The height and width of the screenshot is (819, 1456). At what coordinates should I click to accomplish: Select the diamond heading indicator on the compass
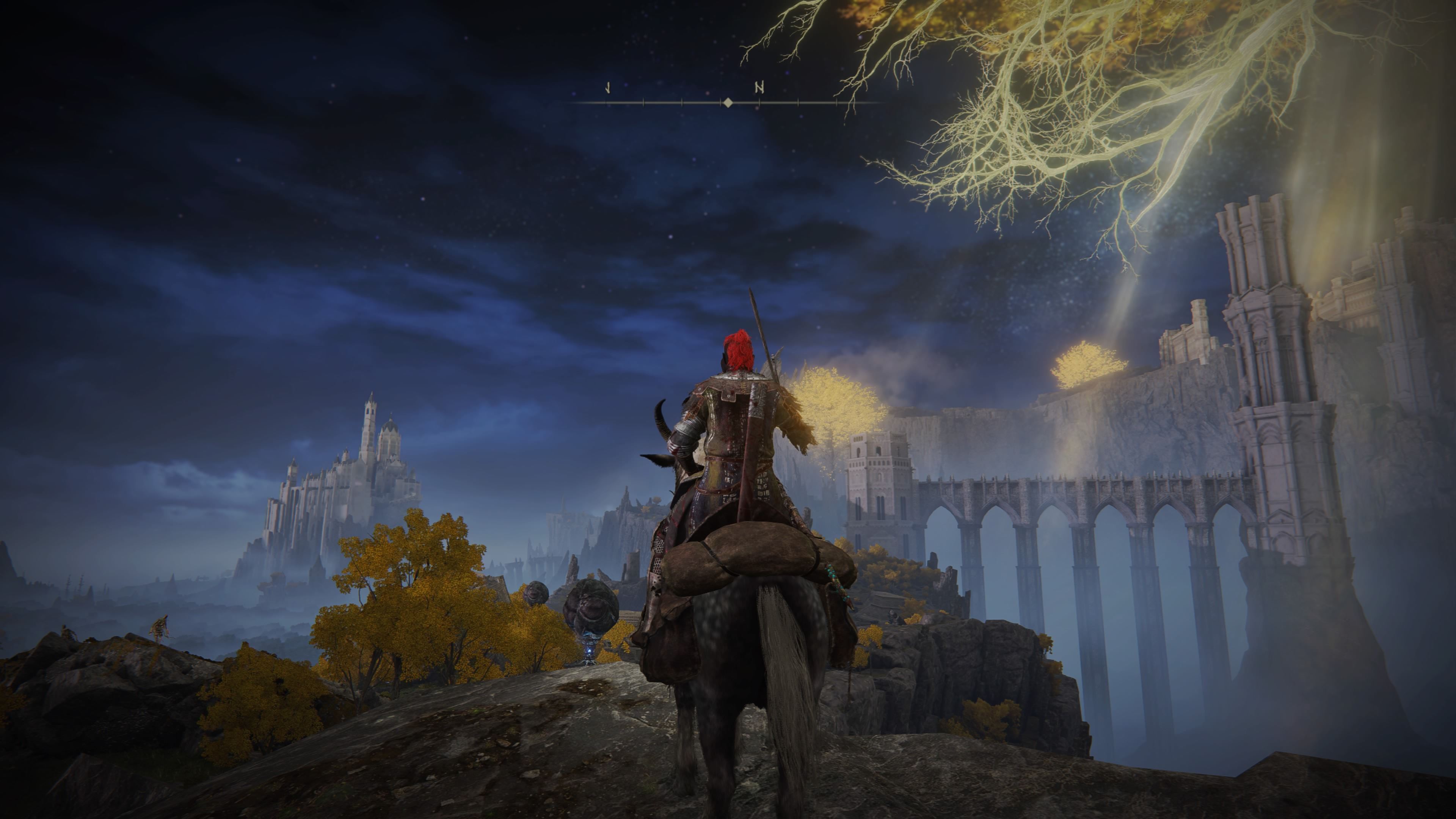point(728,103)
